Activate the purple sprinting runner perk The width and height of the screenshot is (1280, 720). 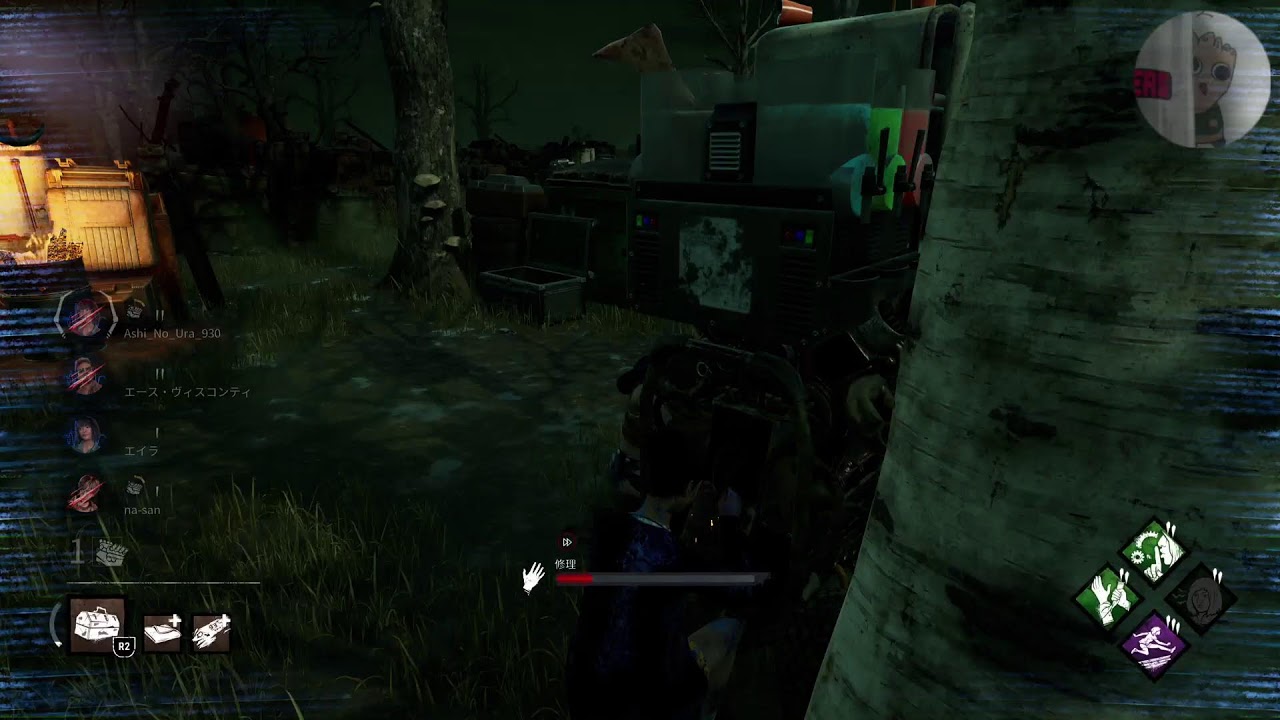1154,644
